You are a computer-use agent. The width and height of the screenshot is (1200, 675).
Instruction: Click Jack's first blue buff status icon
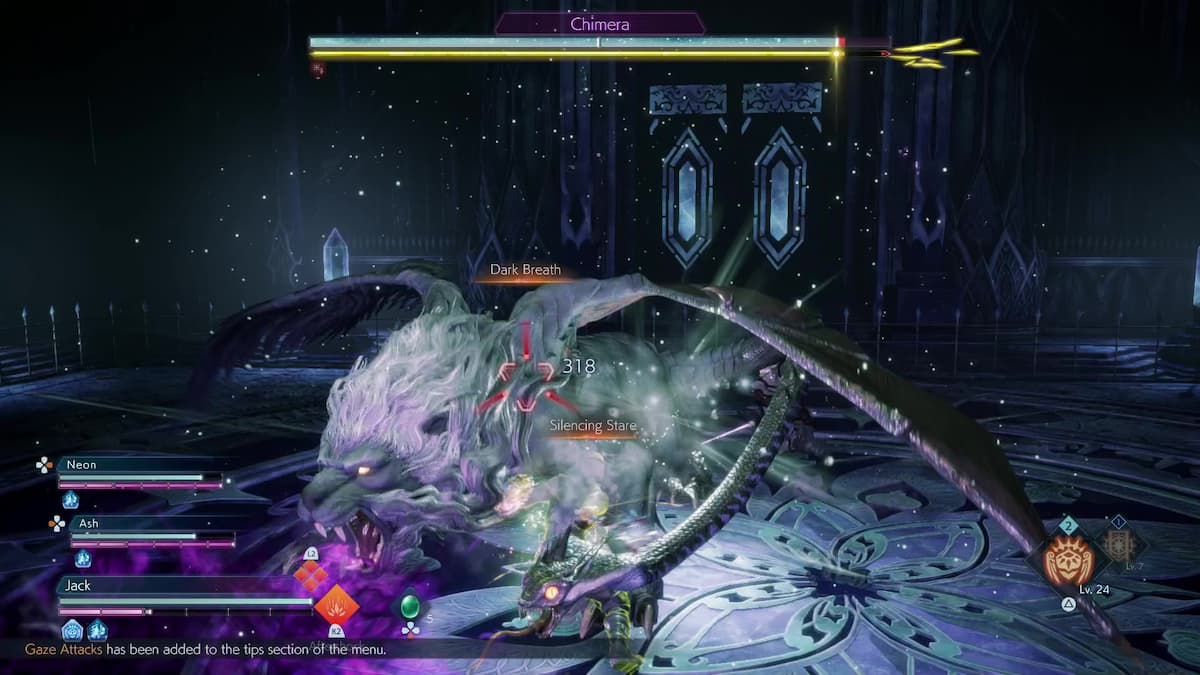tap(72, 630)
